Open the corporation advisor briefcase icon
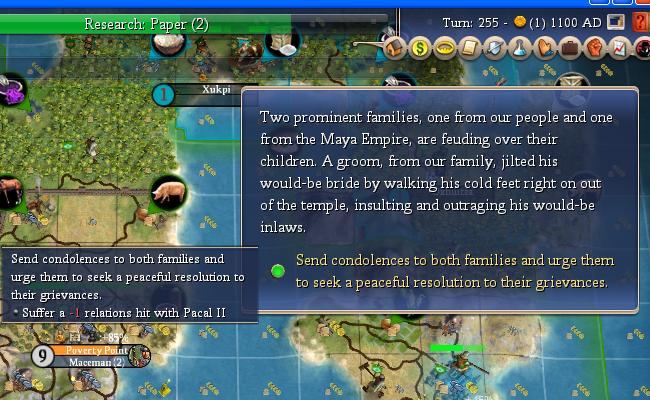The image size is (650, 400). [x=570, y=47]
